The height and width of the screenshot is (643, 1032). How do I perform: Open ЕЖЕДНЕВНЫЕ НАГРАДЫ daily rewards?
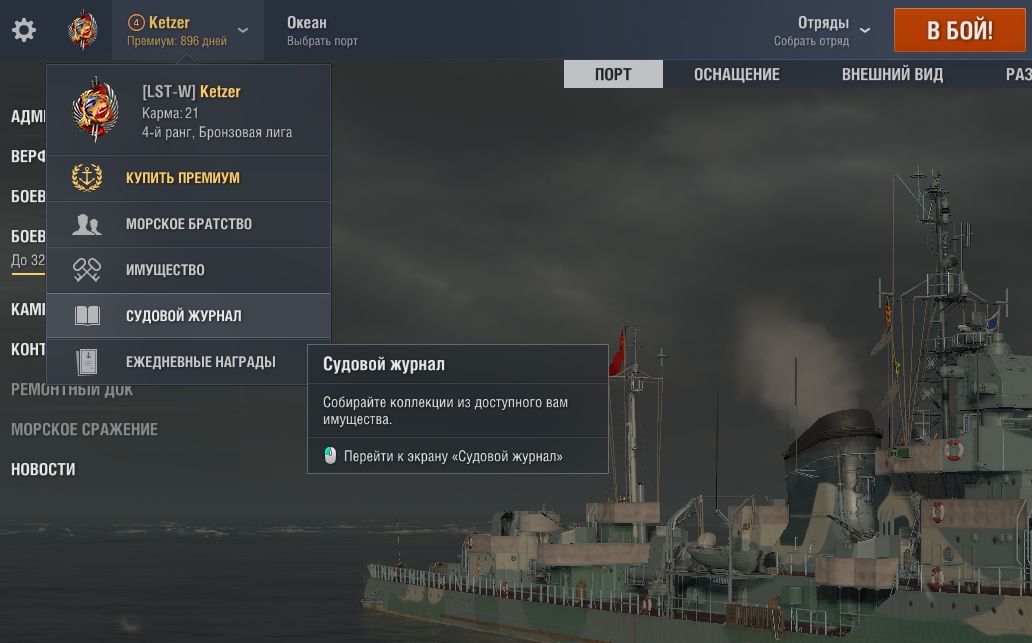200,362
